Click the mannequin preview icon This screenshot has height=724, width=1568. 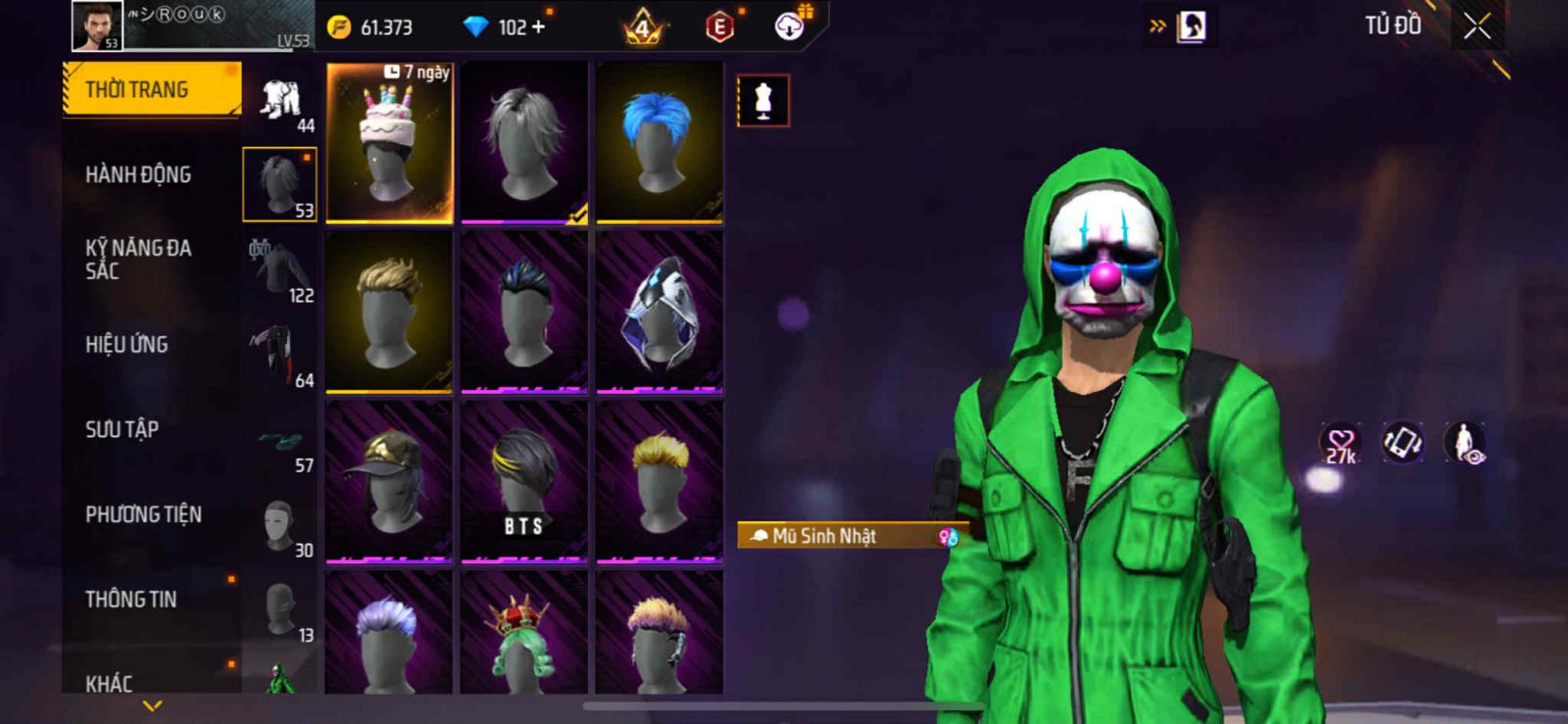(762, 101)
